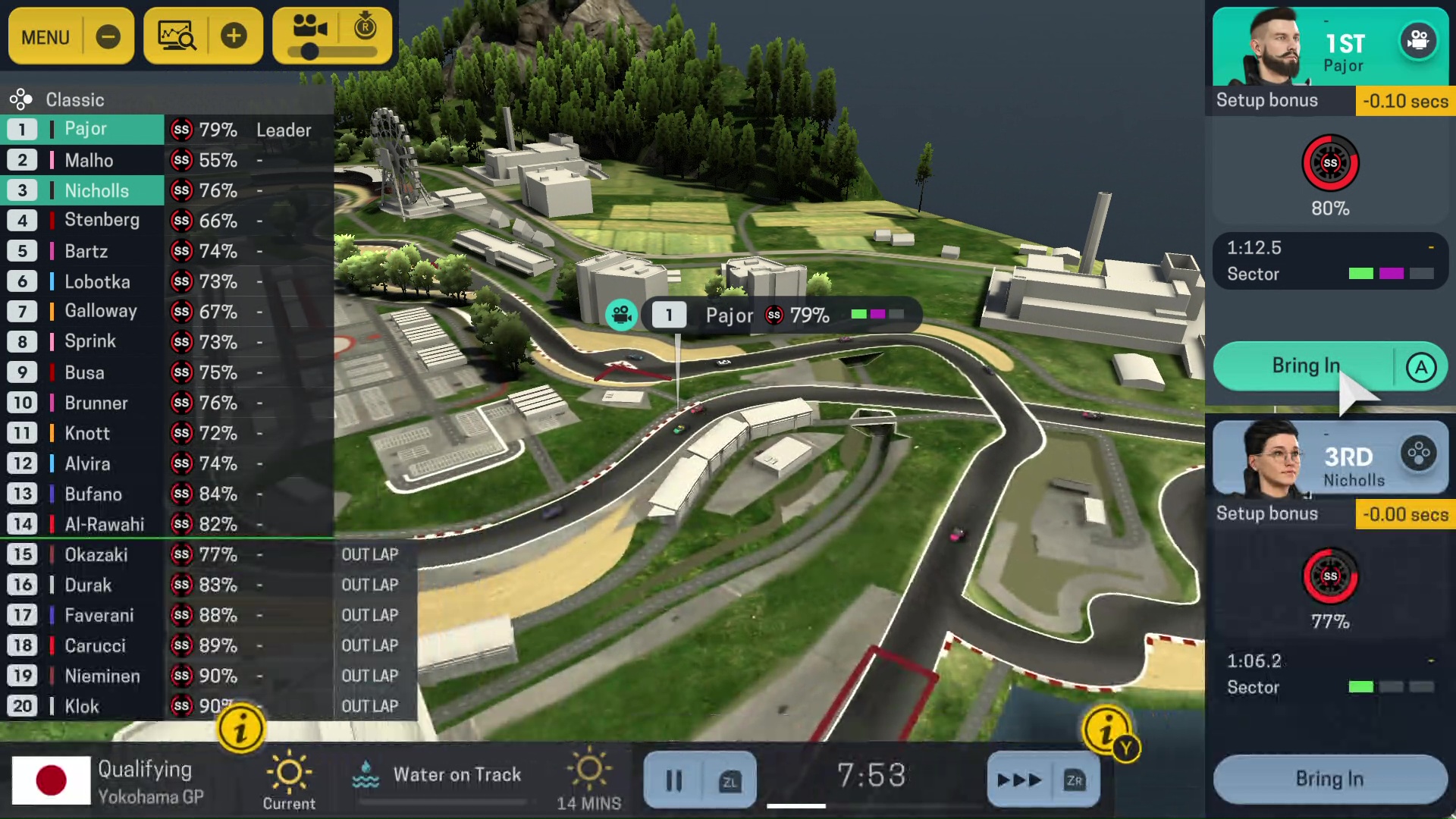
Task: Click the camera icon on Pajor's track label
Action: [x=621, y=315]
